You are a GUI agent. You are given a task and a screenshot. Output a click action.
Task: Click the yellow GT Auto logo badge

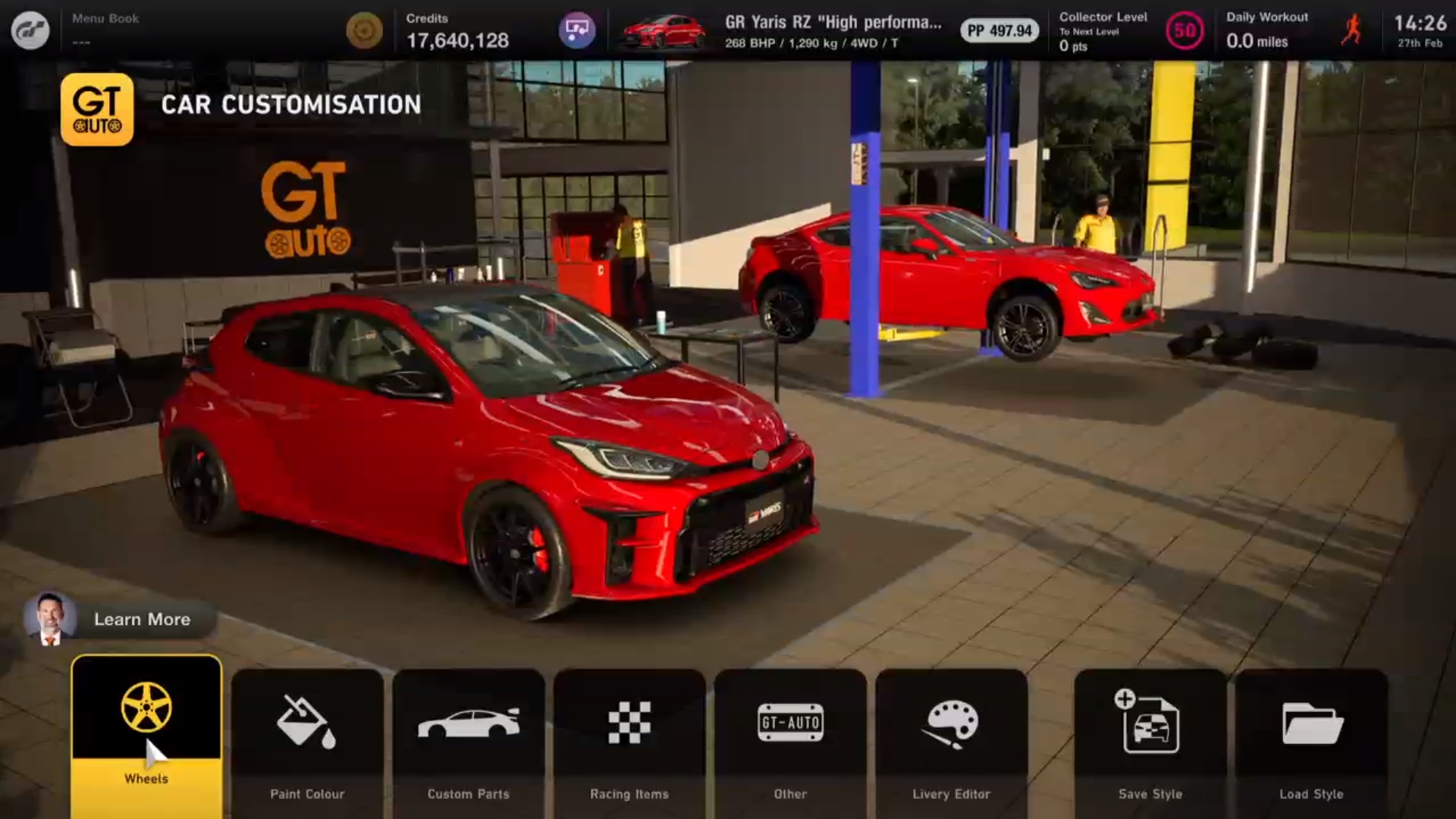coord(97,108)
